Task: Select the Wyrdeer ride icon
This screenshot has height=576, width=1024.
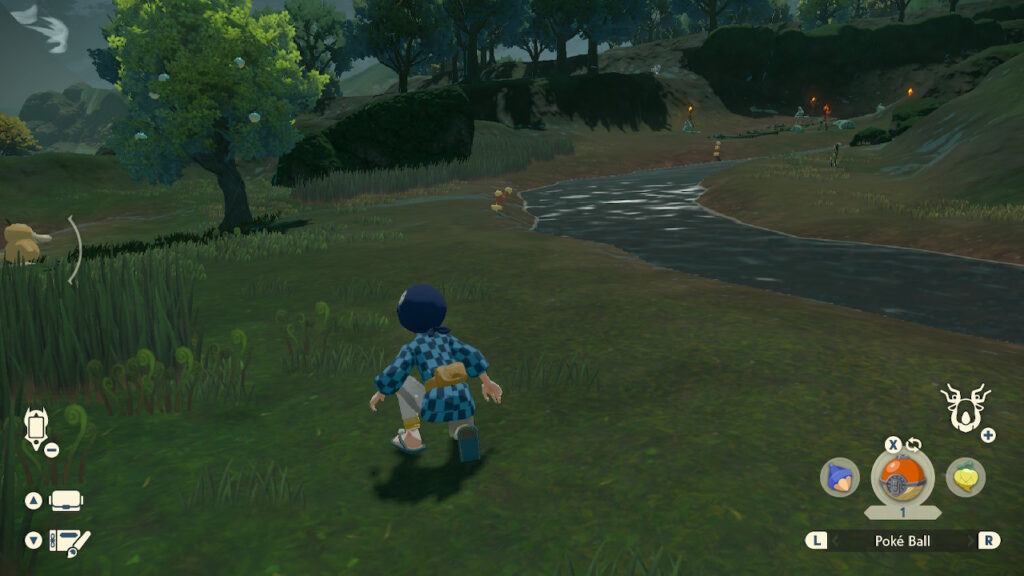Action: click(965, 408)
